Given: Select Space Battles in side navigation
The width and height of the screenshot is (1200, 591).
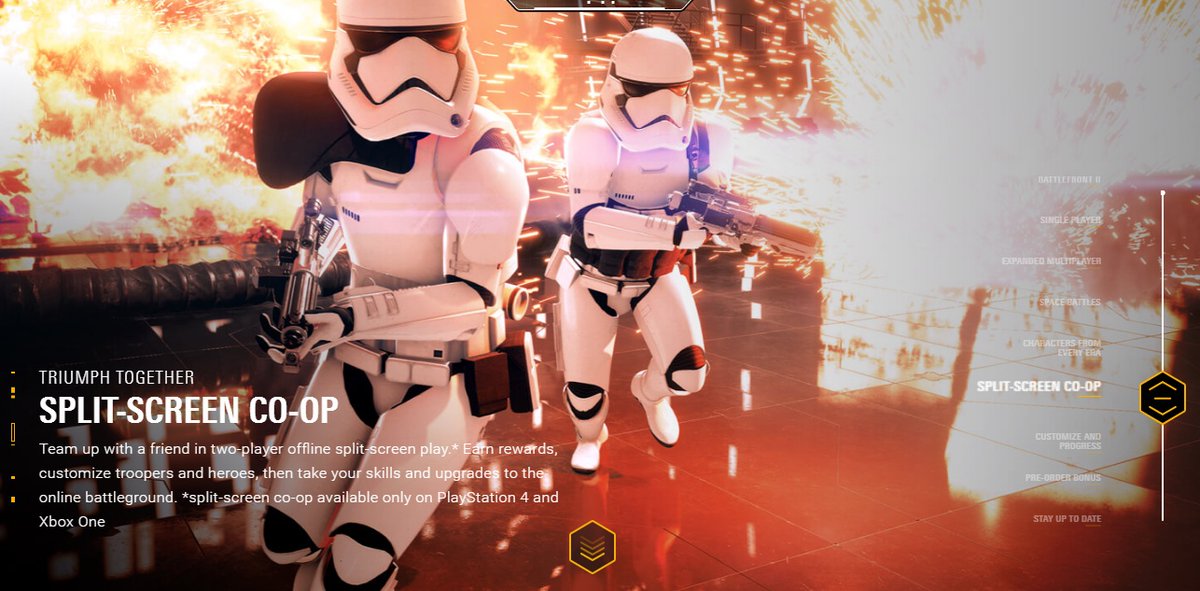Looking at the screenshot, I should (1069, 302).
